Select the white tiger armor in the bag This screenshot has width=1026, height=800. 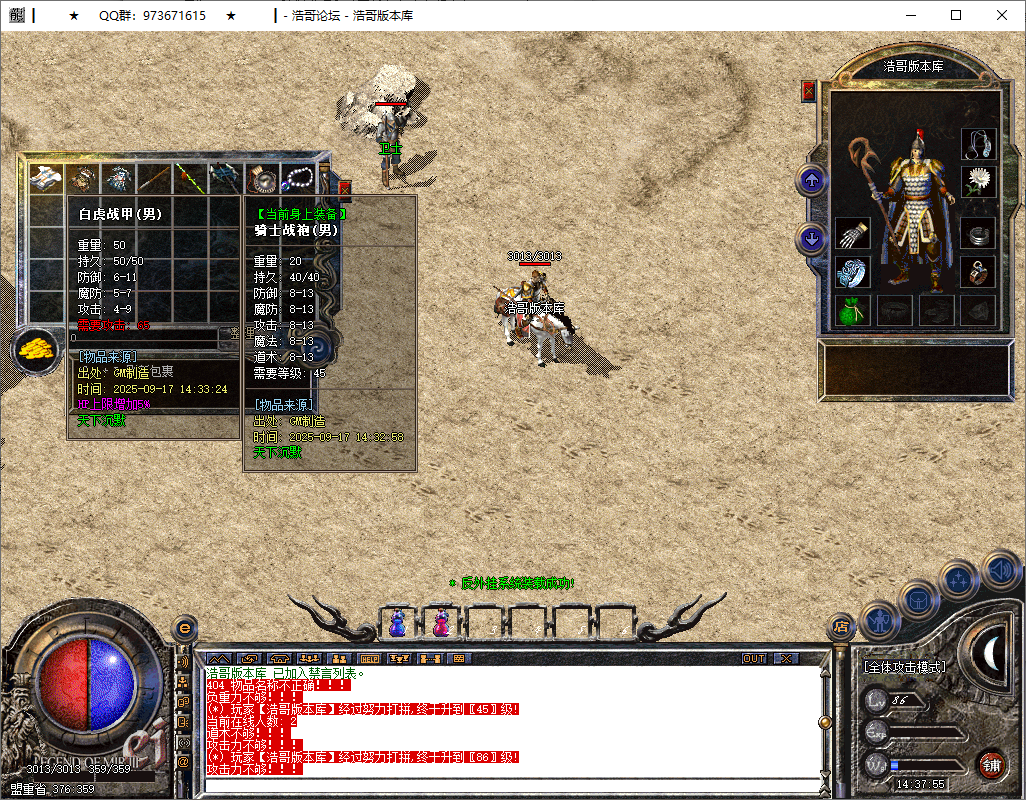45,178
